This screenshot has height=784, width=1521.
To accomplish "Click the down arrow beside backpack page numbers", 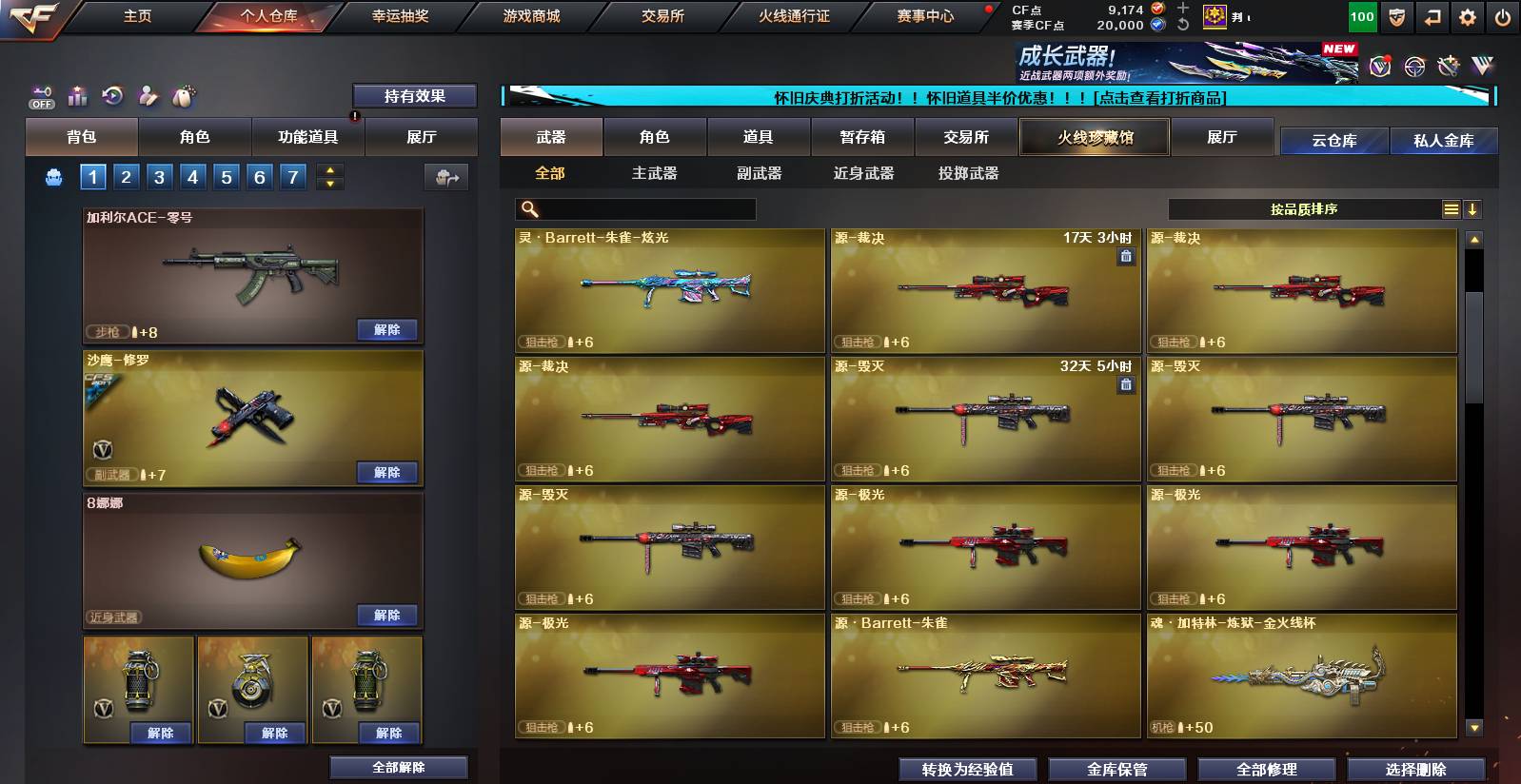I will 328,183.
